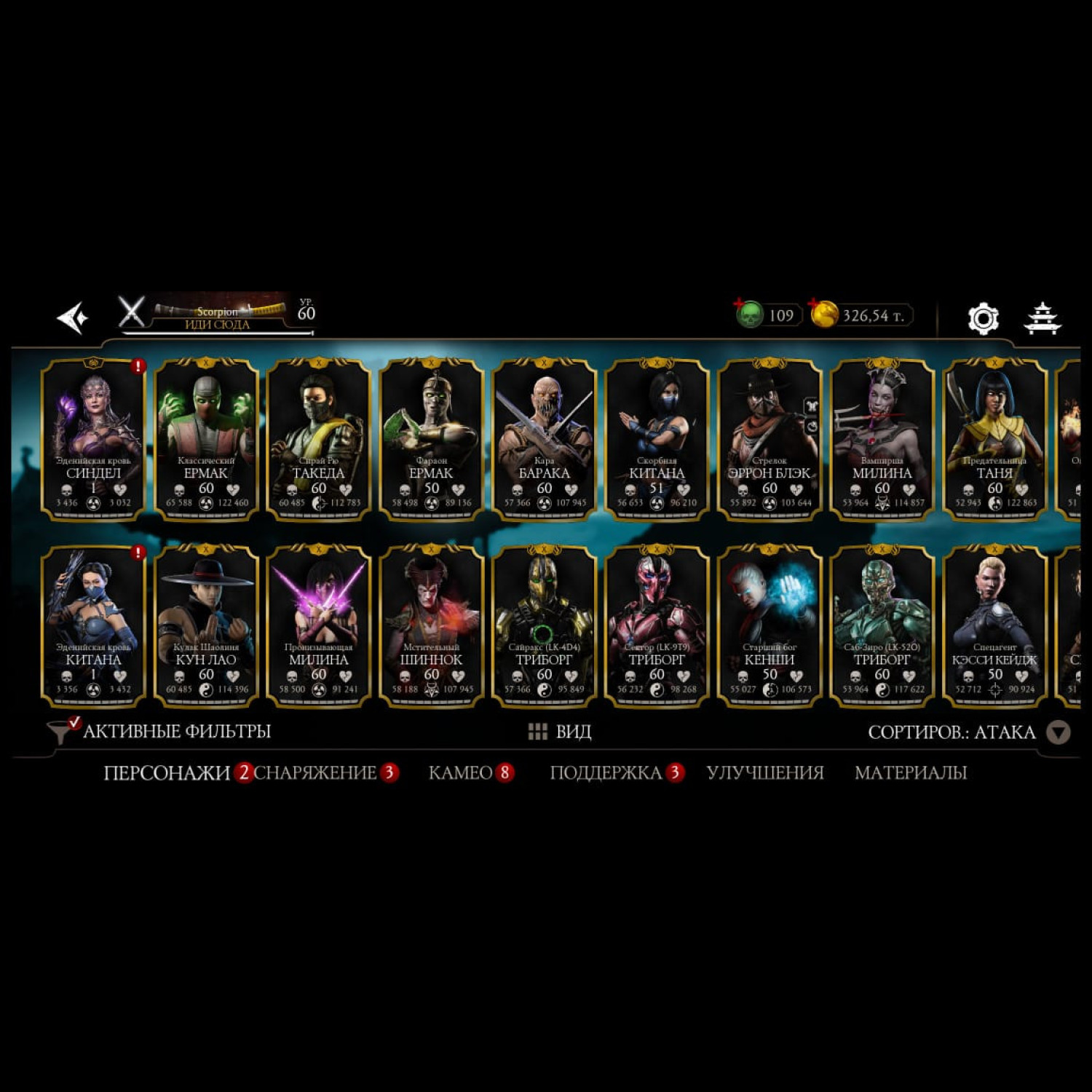The height and width of the screenshot is (1092, 1092).
Task: Go back with the arrow button
Action: tap(74, 317)
